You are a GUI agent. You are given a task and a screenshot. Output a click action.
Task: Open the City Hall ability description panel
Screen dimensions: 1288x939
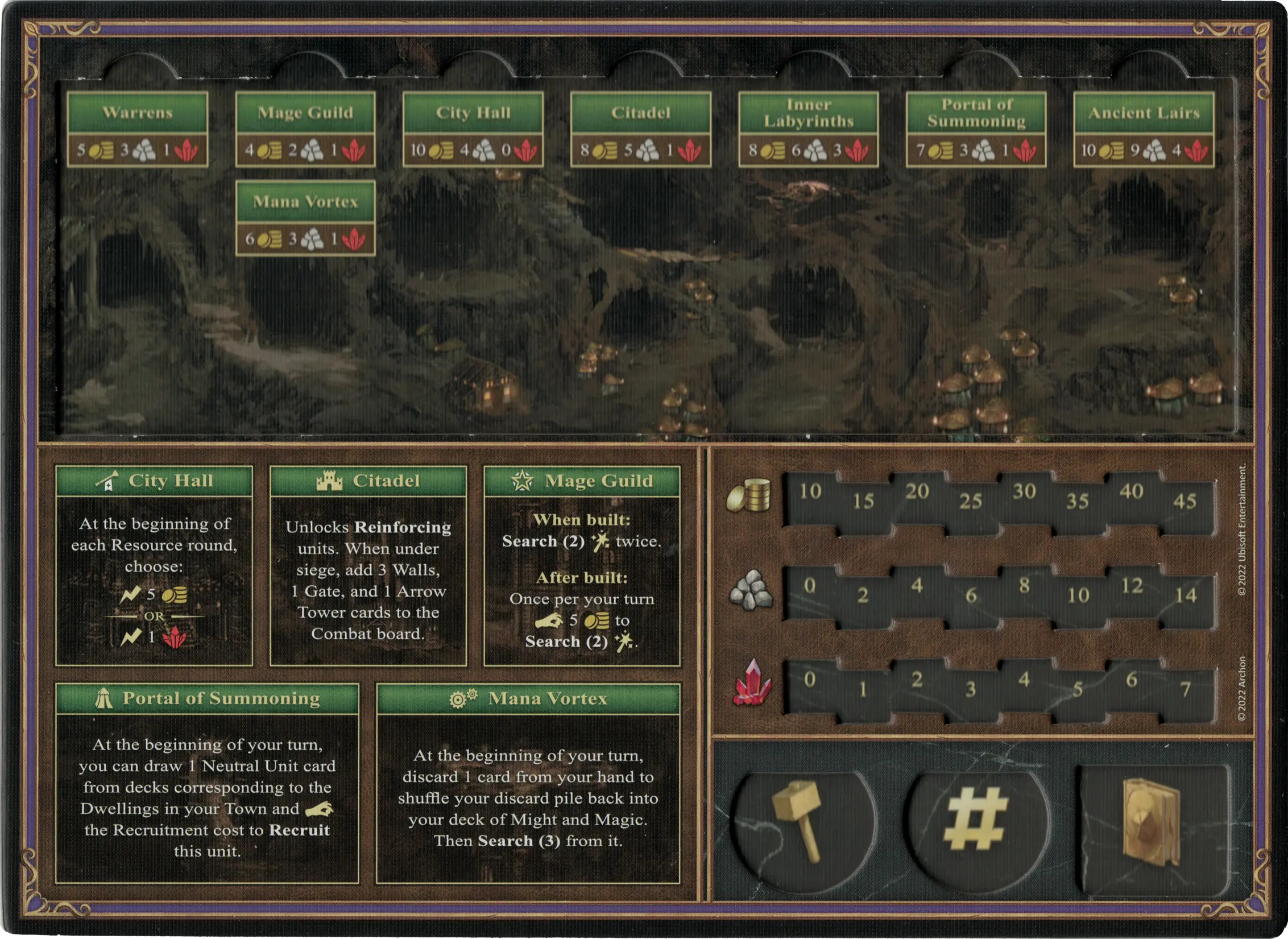(x=154, y=566)
